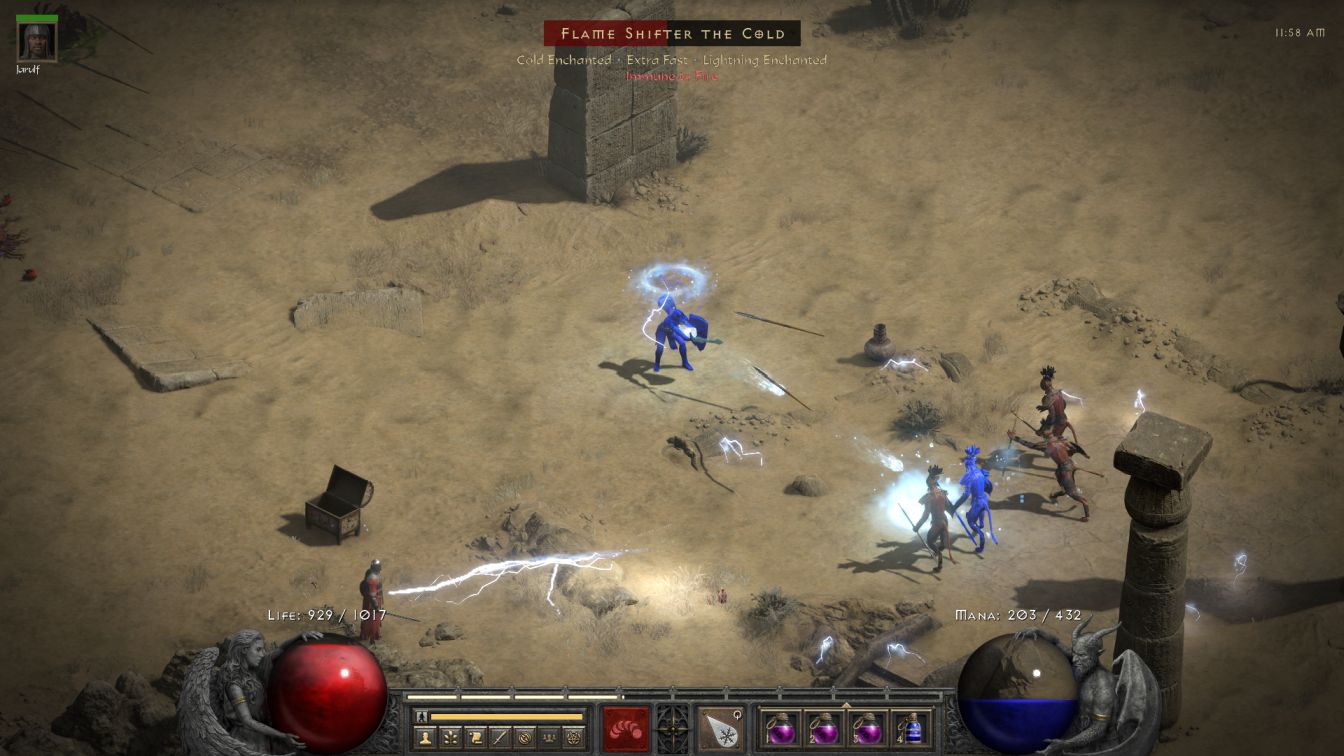Toggle run/walk with the running figure icon
The image size is (1344, 756).
(421, 716)
